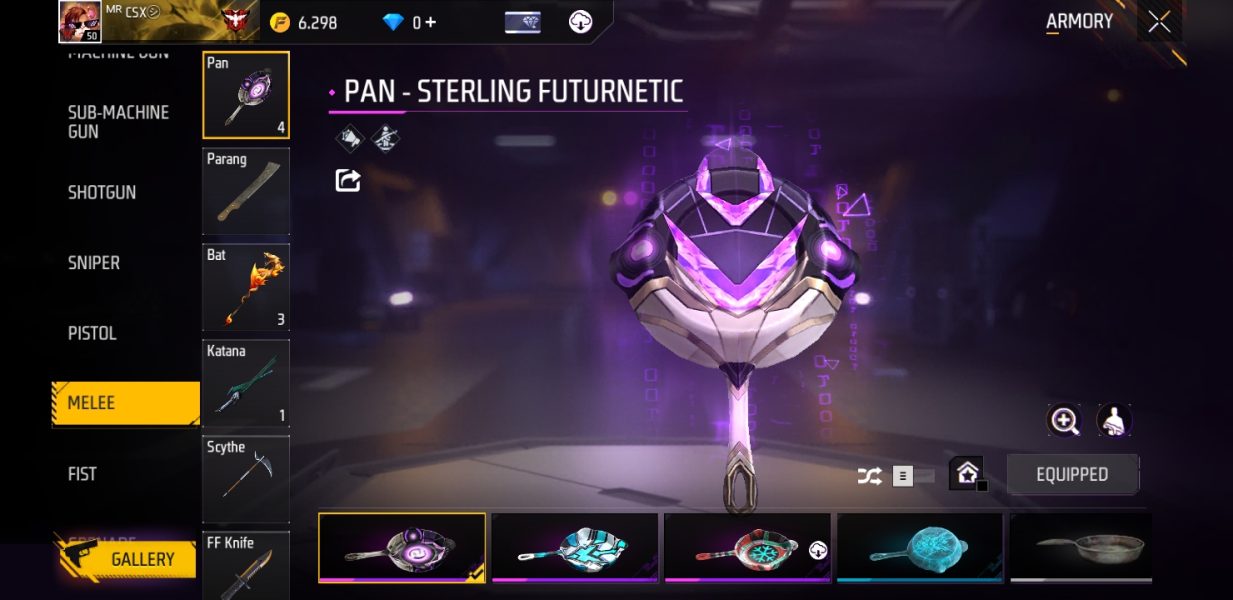Select the blue-white striped pan skin
1233x600 pixels.
pyautogui.click(x=575, y=547)
